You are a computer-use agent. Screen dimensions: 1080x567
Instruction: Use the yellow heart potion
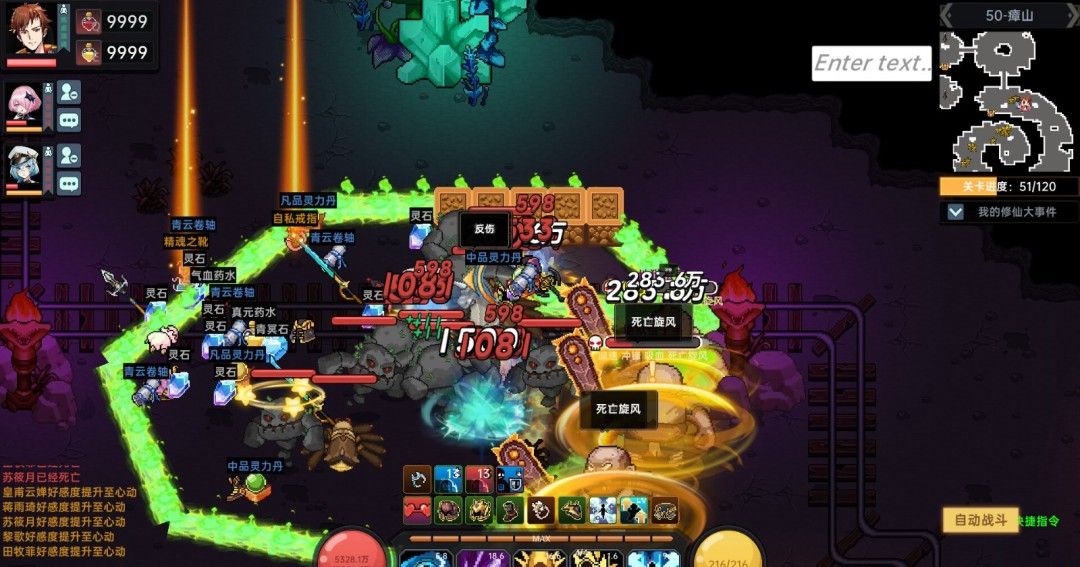[89, 52]
